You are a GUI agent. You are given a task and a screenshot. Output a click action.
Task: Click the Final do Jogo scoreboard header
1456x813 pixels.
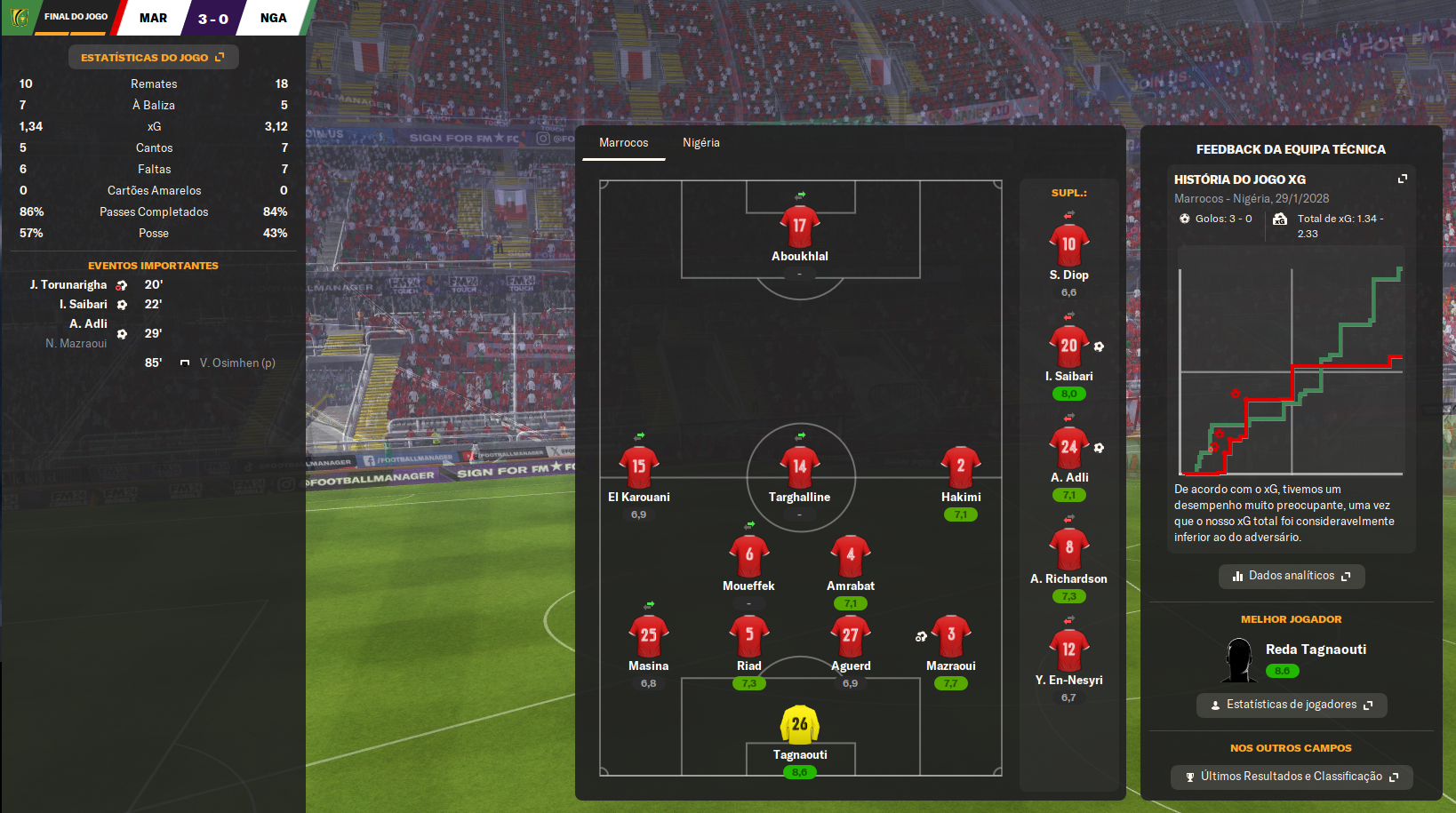pyautogui.click(x=76, y=17)
